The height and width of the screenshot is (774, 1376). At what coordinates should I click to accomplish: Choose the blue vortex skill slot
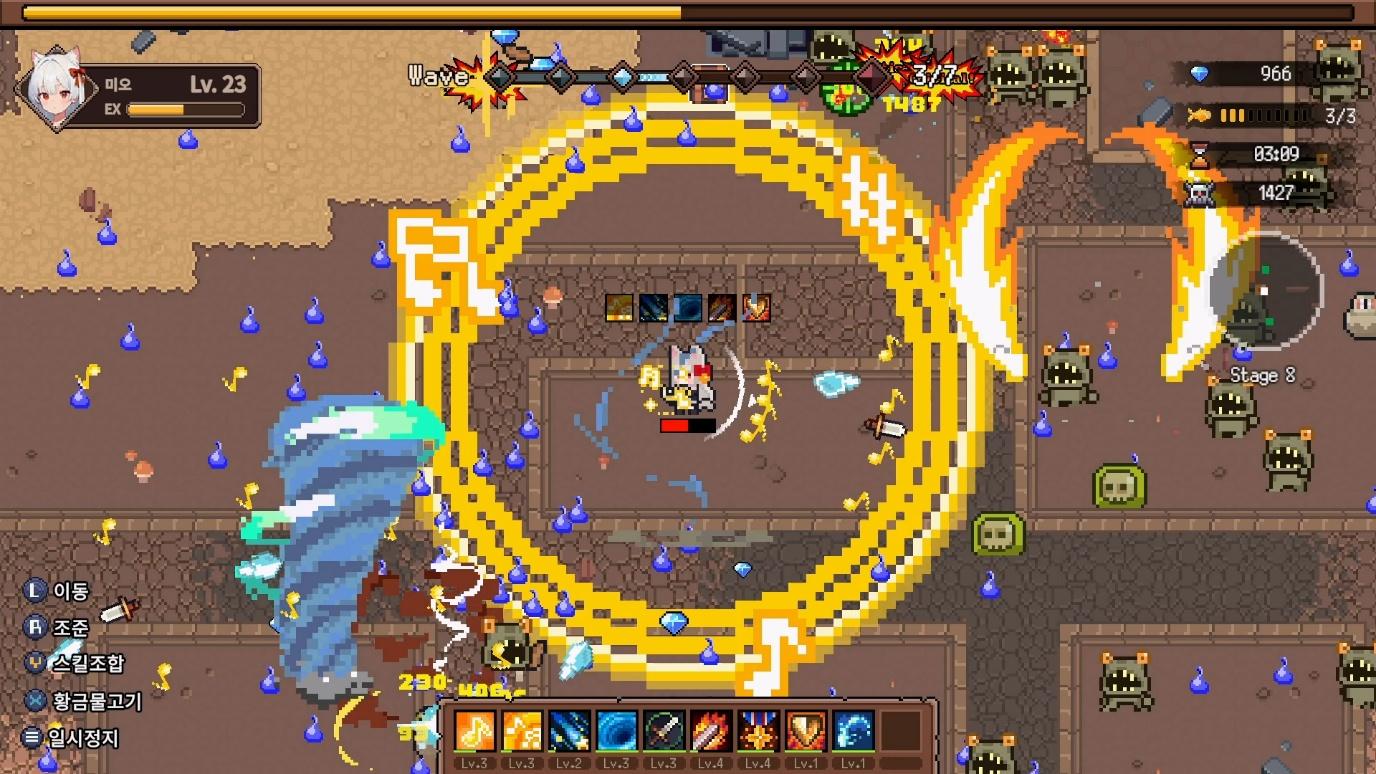click(x=616, y=731)
